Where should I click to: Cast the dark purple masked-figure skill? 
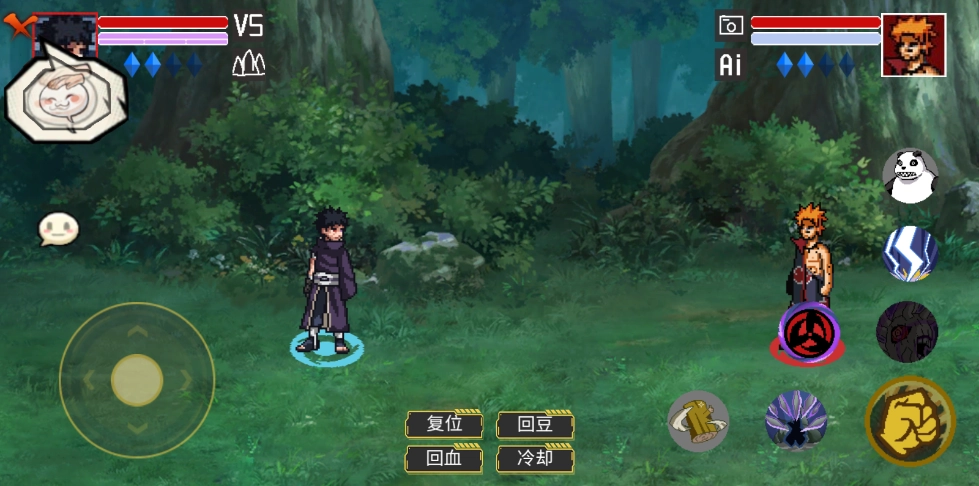[x=907, y=331]
